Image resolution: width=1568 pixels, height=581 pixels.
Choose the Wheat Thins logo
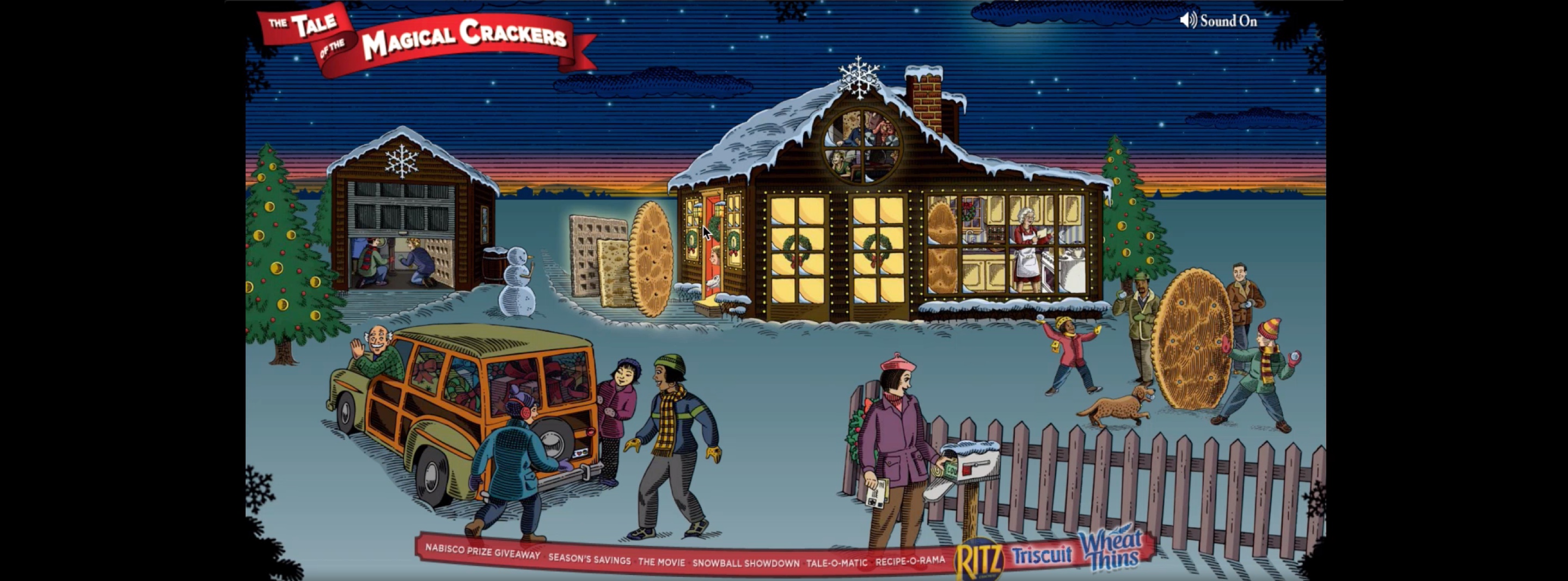pyautogui.click(x=1110, y=550)
